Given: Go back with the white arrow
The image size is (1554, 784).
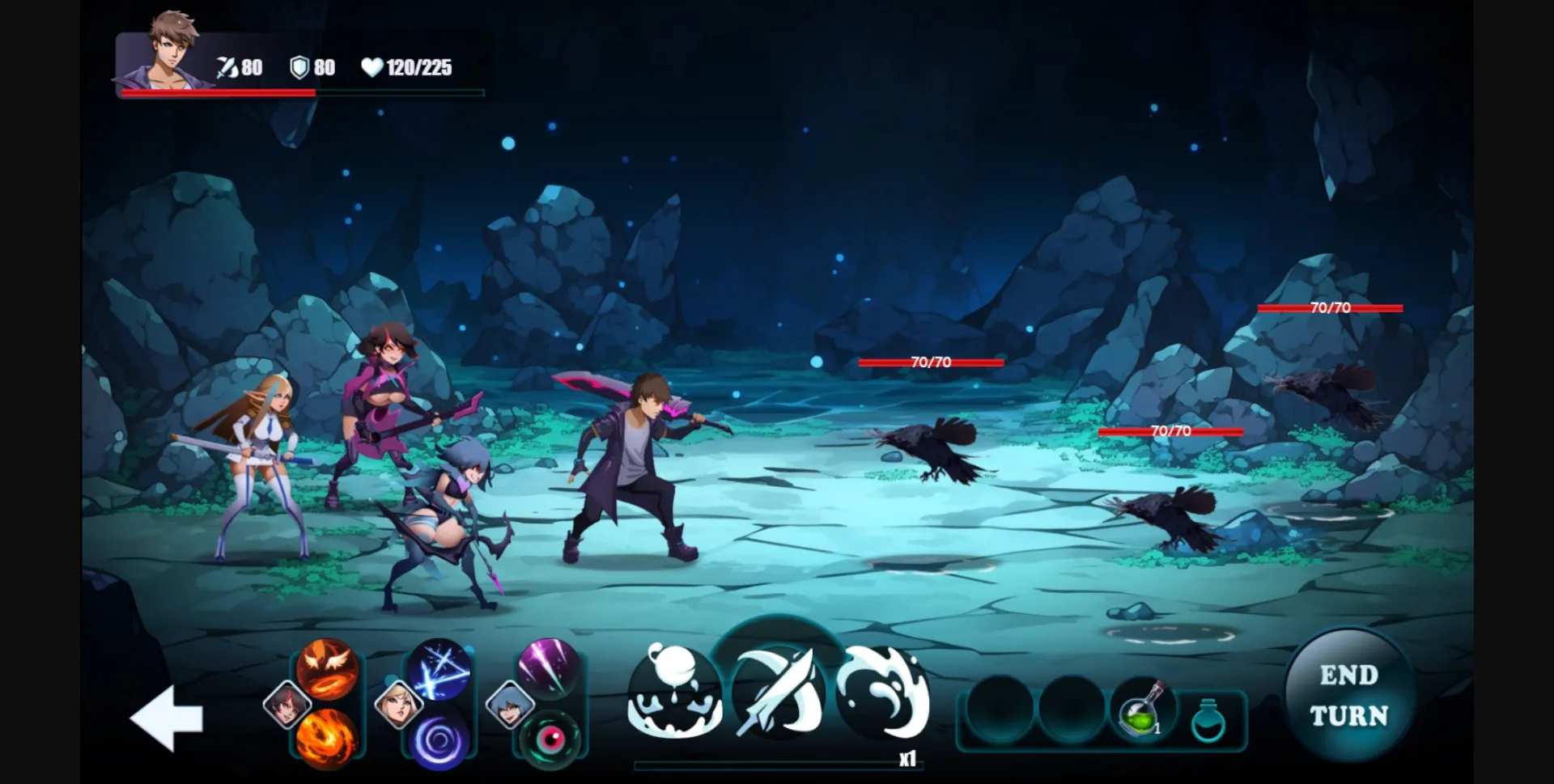Looking at the screenshot, I should (x=167, y=718).
